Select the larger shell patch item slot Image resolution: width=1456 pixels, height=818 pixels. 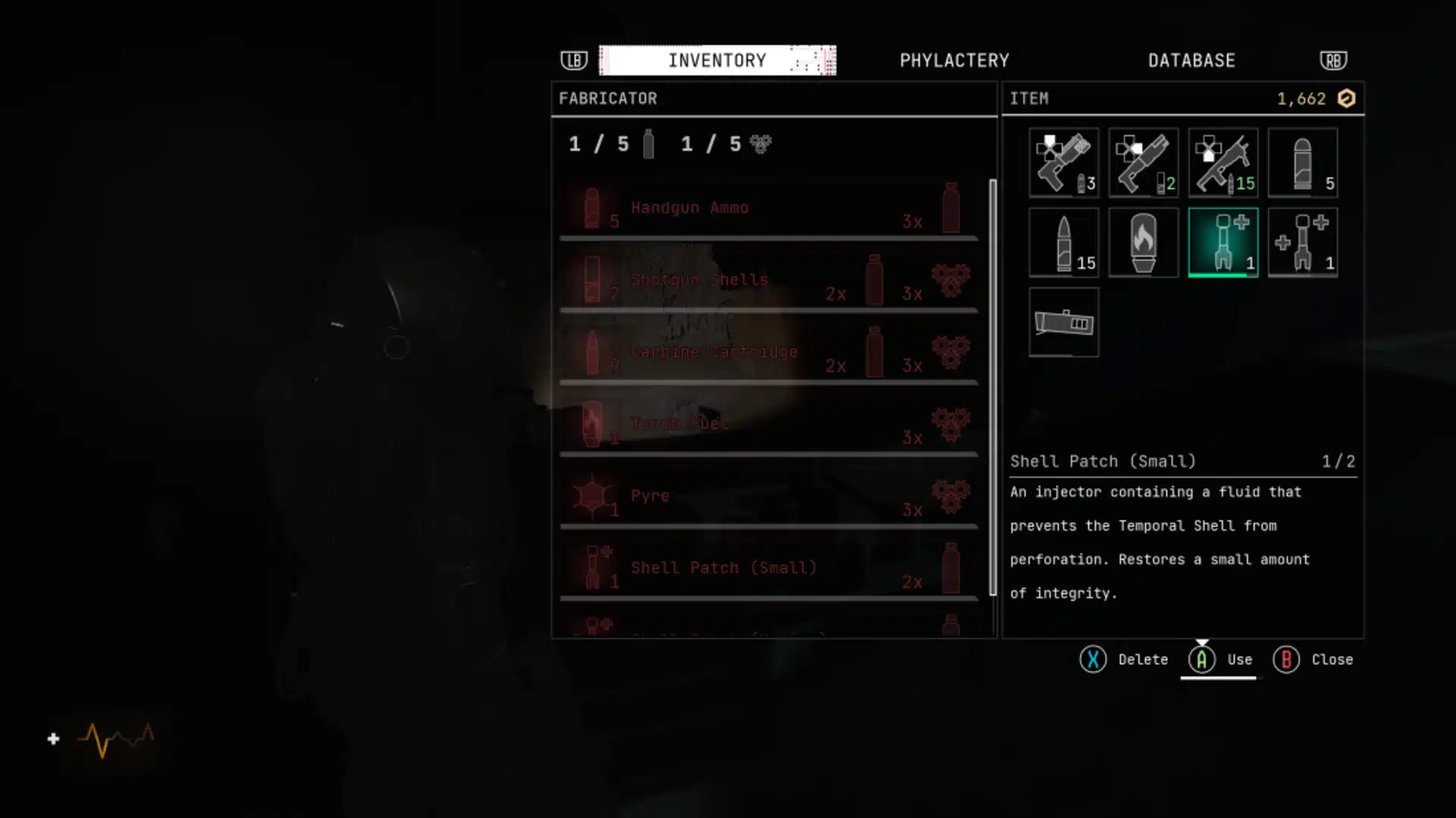1302,243
